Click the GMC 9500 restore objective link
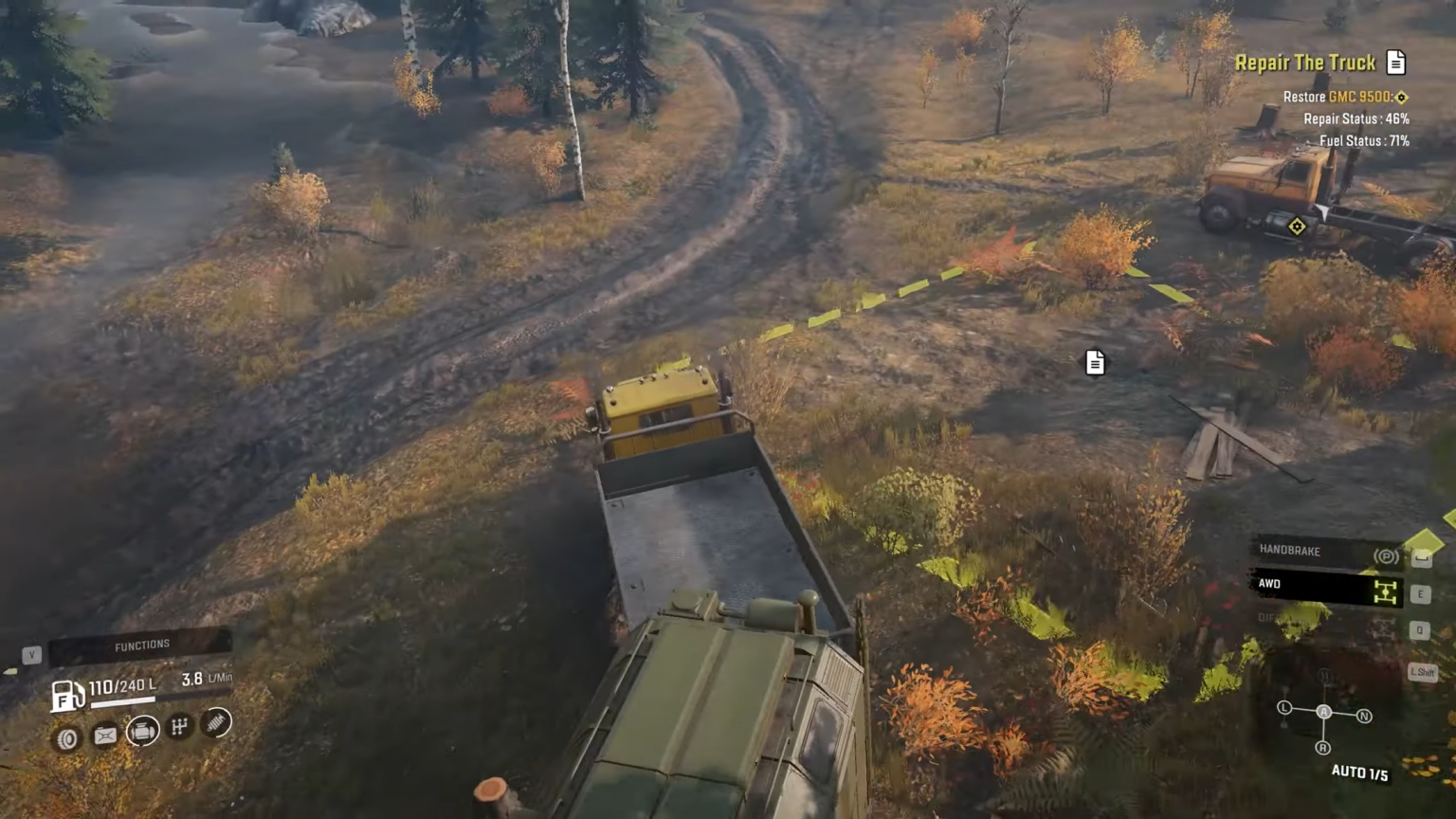 1346,96
